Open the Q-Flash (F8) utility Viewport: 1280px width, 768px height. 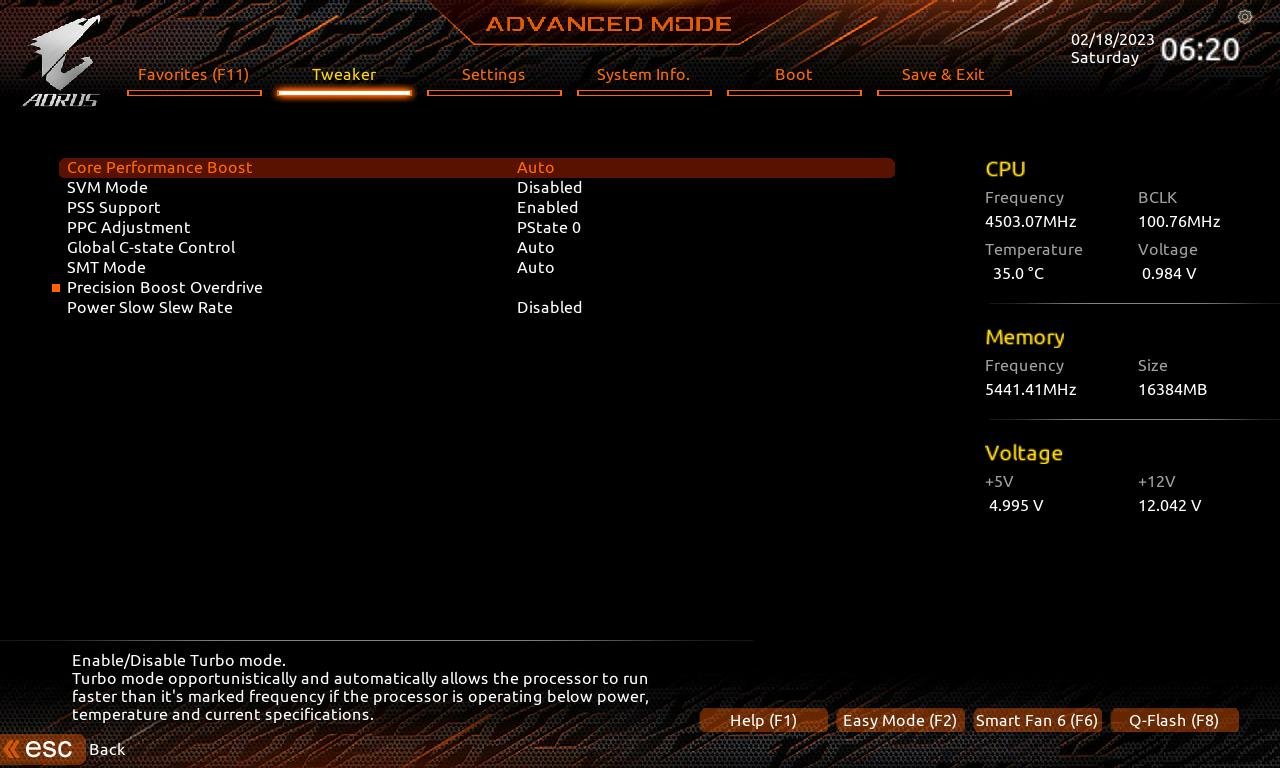[1174, 720]
